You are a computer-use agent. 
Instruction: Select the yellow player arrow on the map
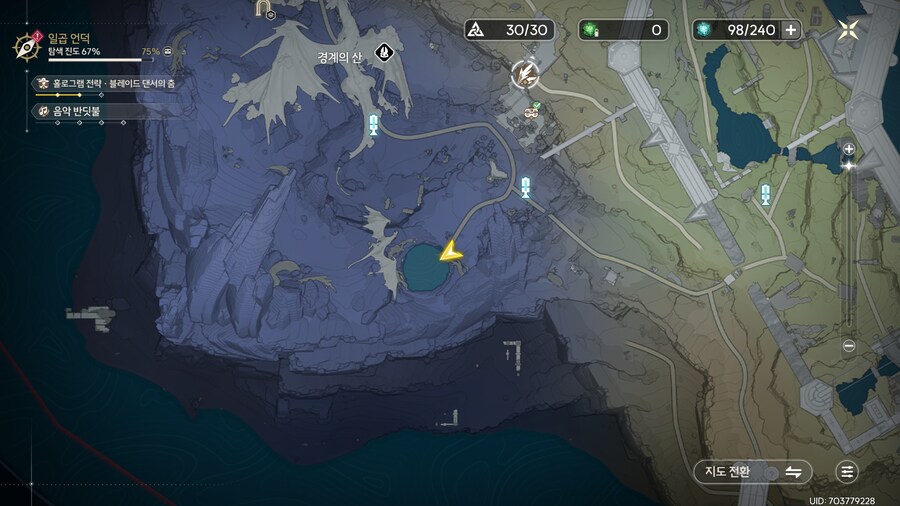(x=451, y=251)
